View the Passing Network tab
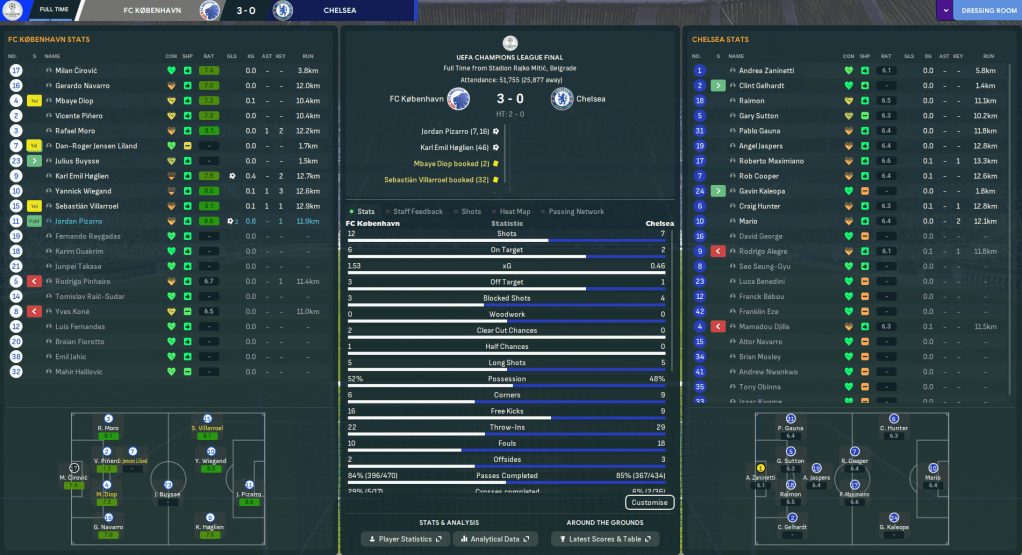This screenshot has height=555, width=1022. tap(577, 212)
